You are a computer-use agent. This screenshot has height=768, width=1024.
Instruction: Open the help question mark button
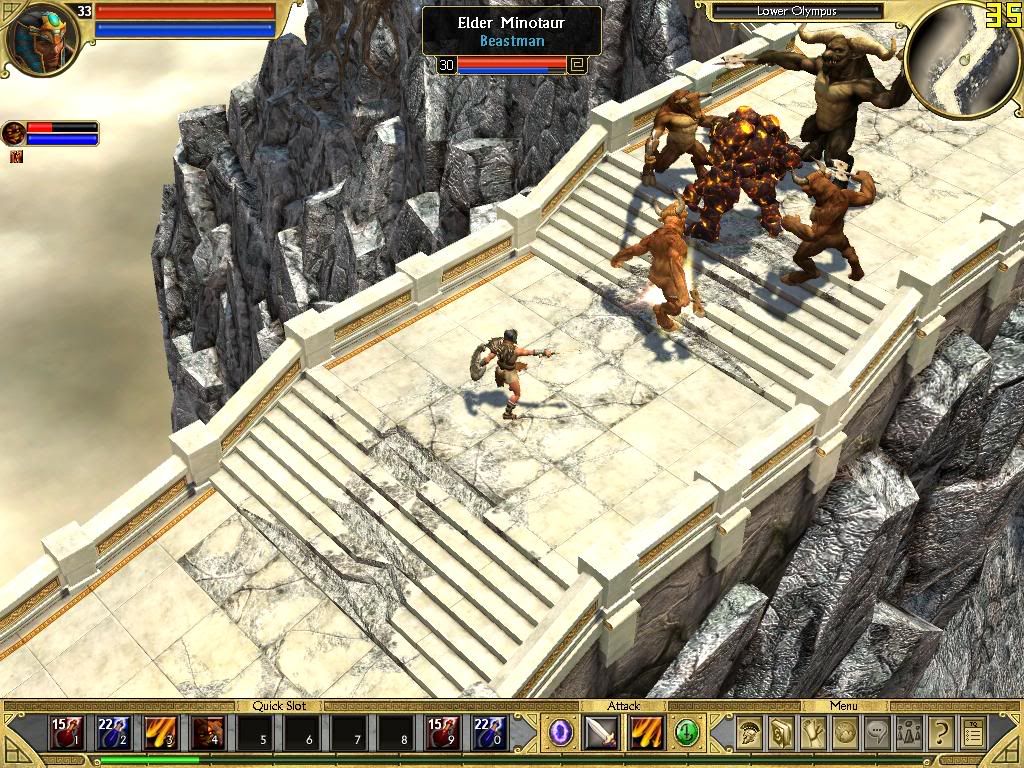940,734
